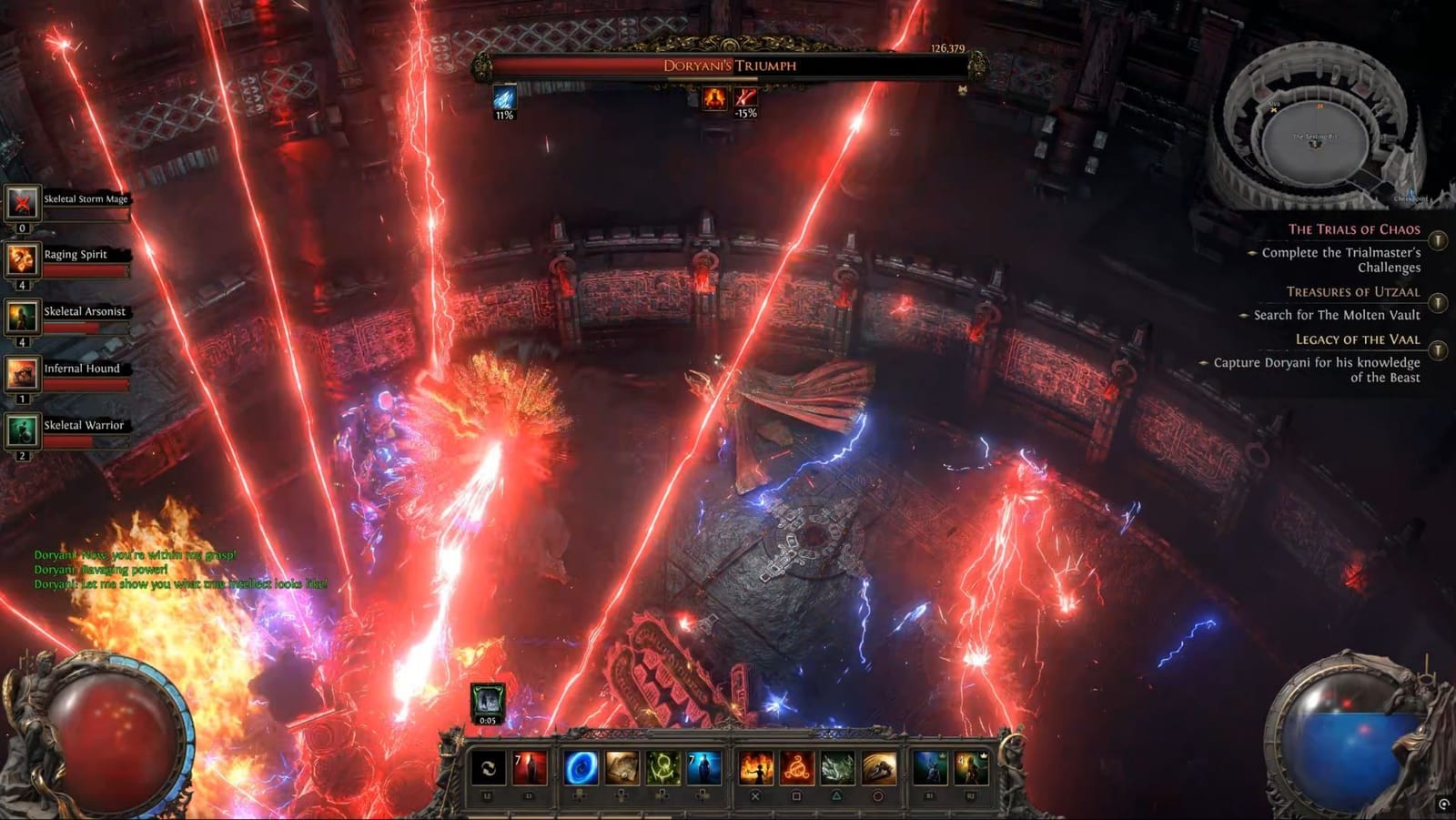The image size is (1456, 820).
Task: Select the Raging Spirit minion icon
Action: click(23, 258)
